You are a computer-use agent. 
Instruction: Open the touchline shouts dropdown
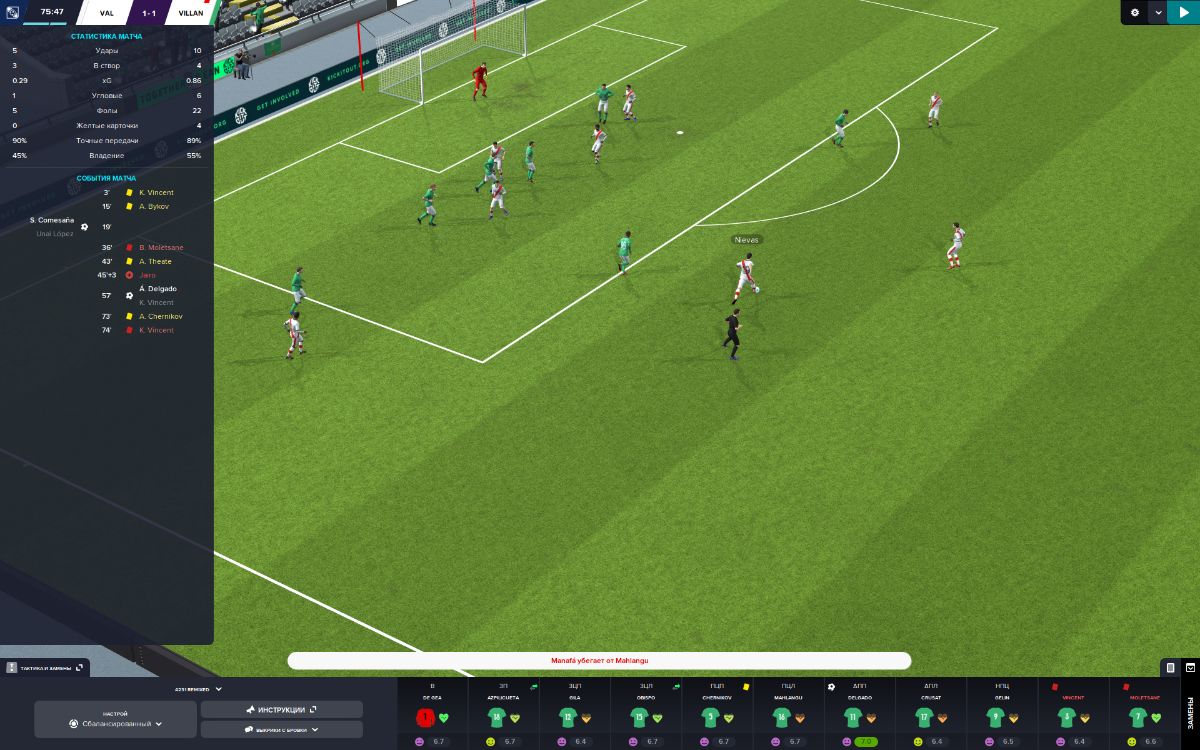(281, 730)
